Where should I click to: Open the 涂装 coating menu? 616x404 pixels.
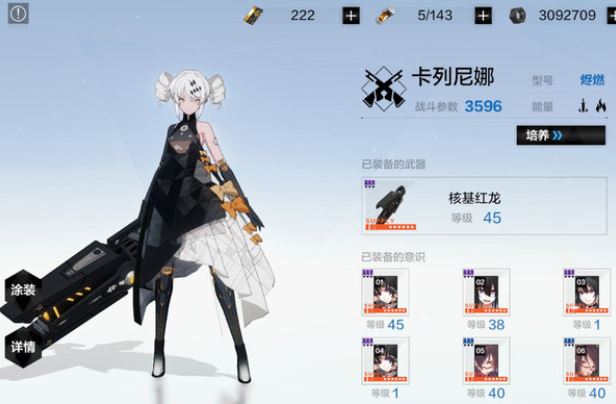(23, 290)
